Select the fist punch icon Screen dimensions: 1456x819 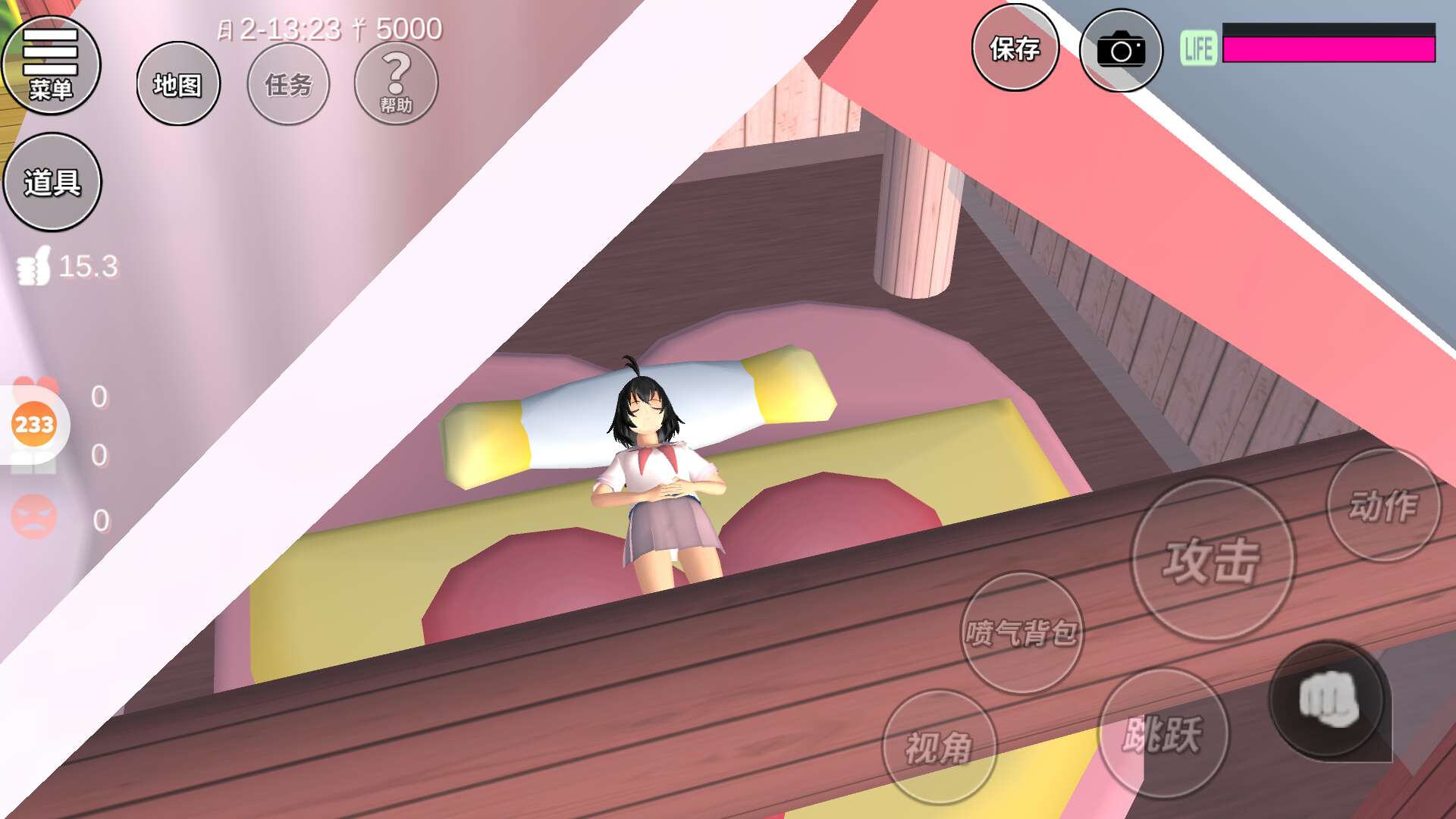tap(1328, 698)
